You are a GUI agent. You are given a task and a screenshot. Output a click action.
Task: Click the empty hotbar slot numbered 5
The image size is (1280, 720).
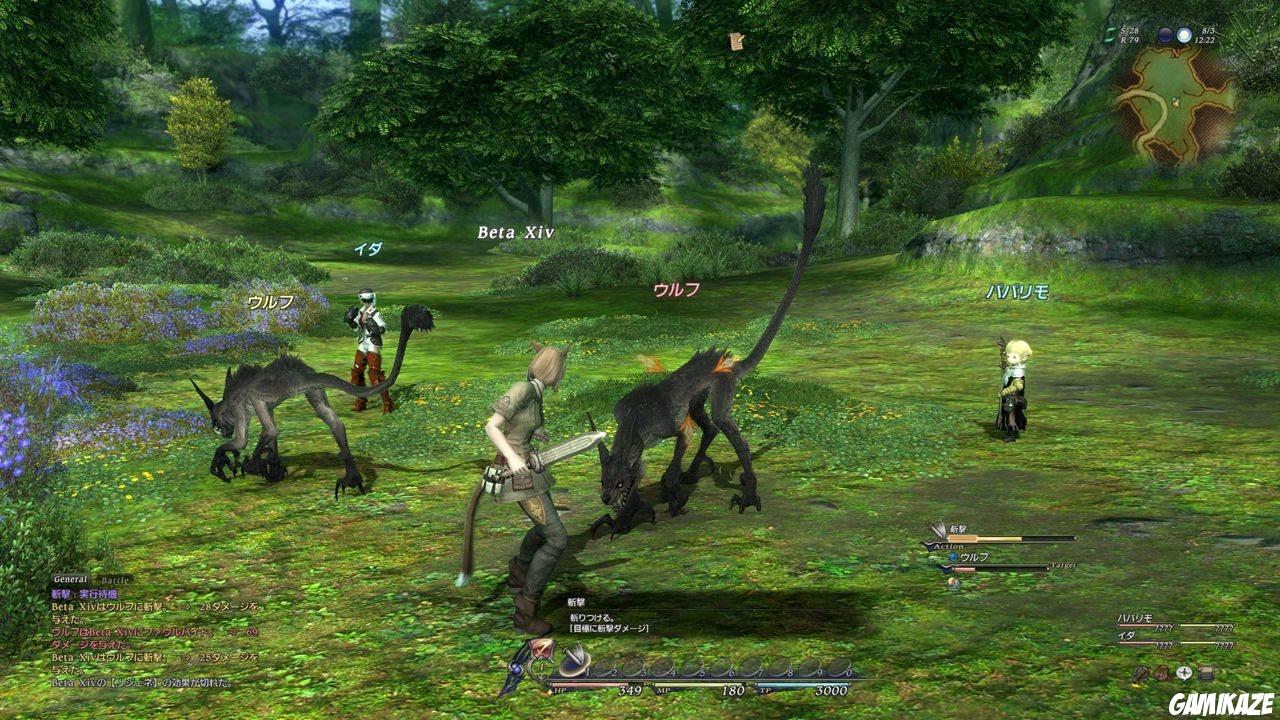tap(694, 667)
